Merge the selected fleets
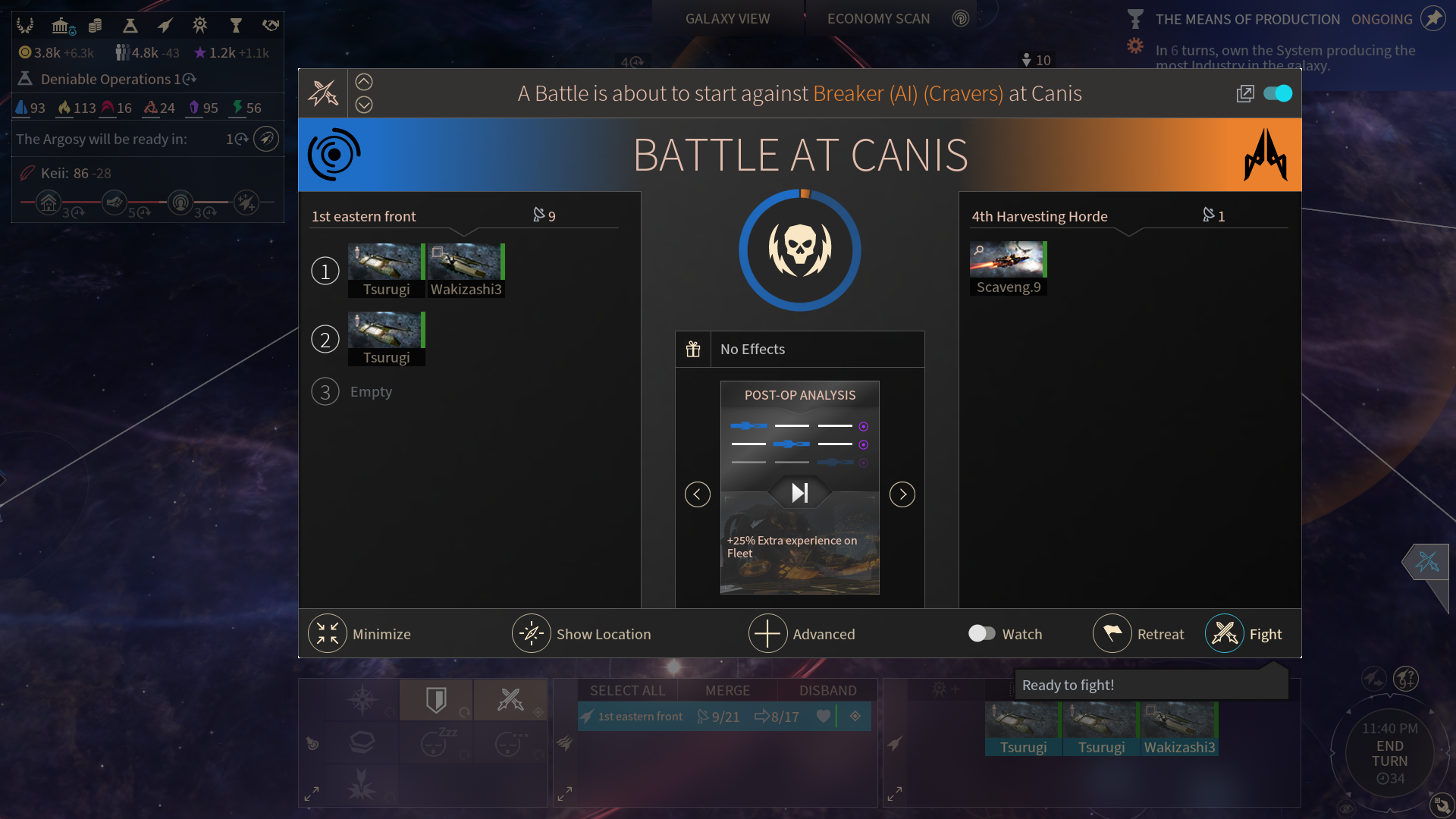Image resolution: width=1456 pixels, height=819 pixels. point(727,690)
